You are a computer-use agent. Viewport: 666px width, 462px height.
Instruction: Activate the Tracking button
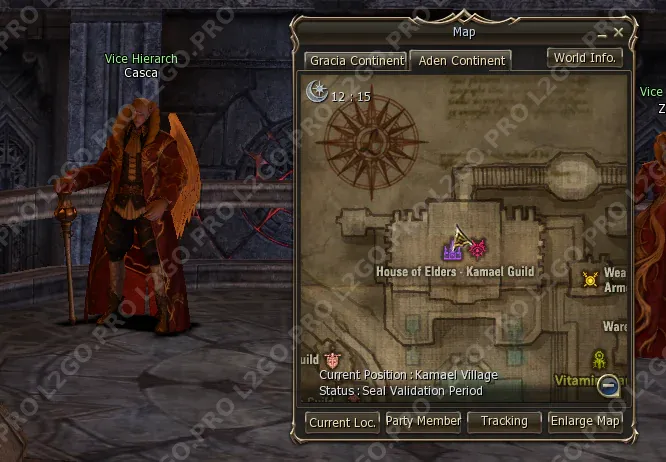[504, 422]
